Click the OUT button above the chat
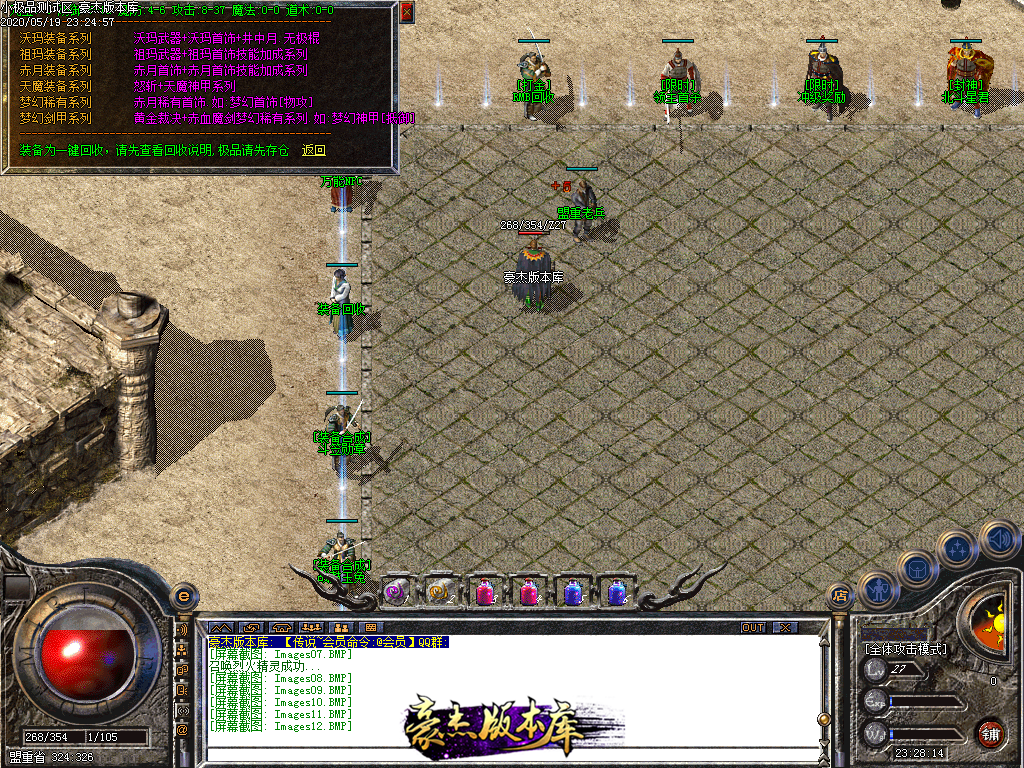The image size is (1024, 768). click(752, 627)
